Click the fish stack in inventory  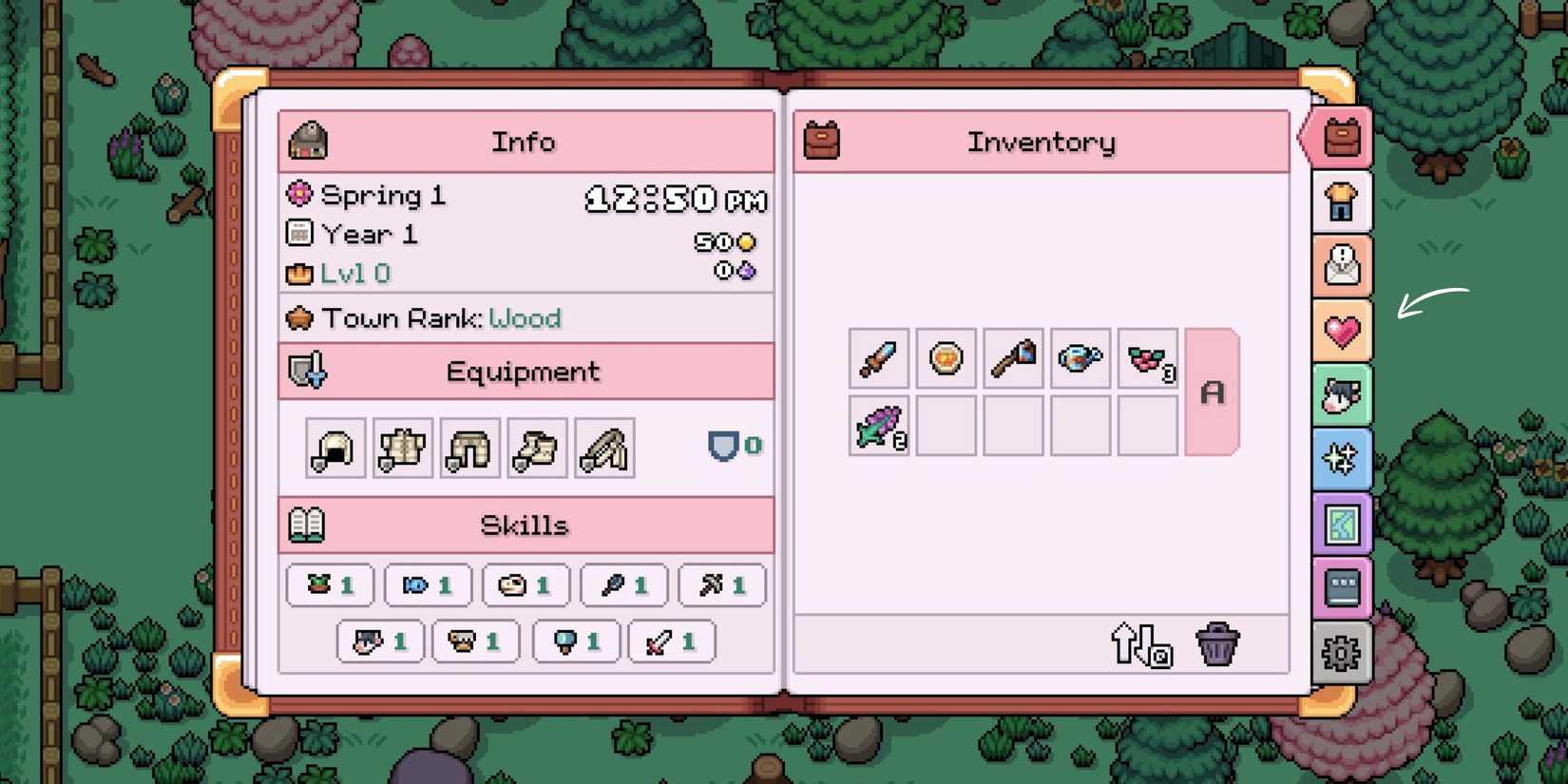tap(879, 426)
